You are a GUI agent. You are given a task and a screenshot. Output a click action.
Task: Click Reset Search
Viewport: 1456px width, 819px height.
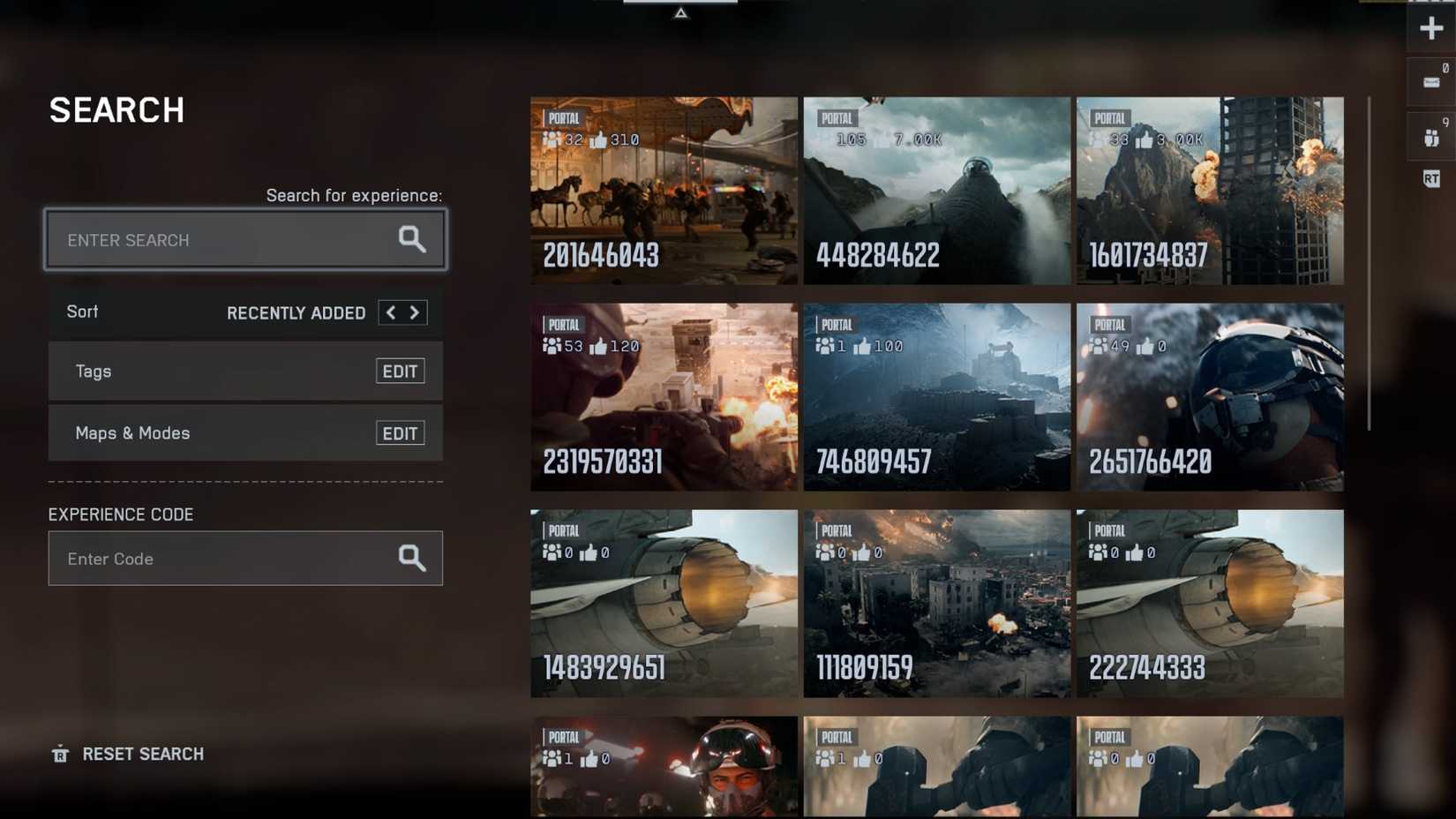coord(143,755)
